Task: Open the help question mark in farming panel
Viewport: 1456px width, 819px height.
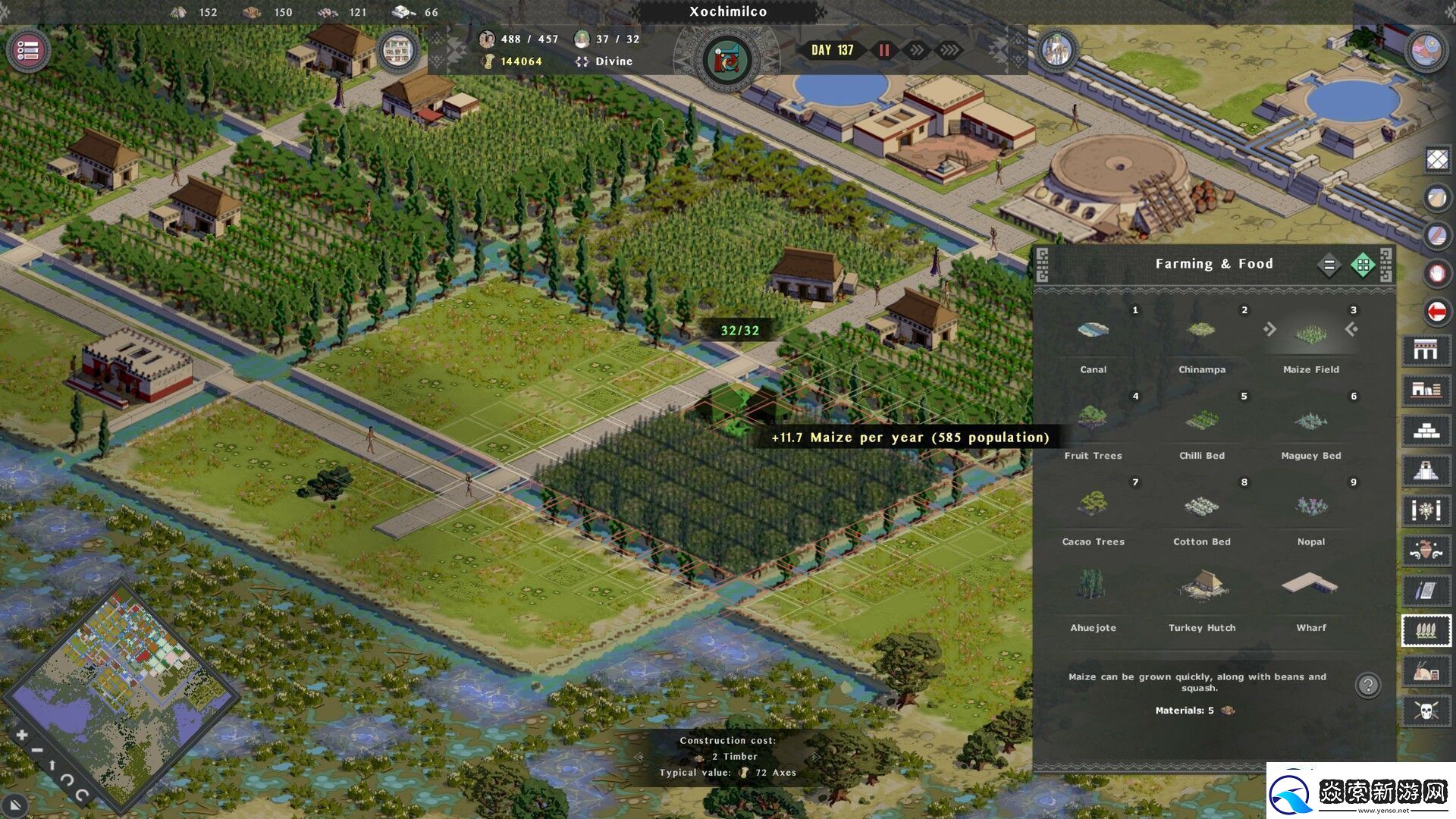Action: tap(1368, 686)
